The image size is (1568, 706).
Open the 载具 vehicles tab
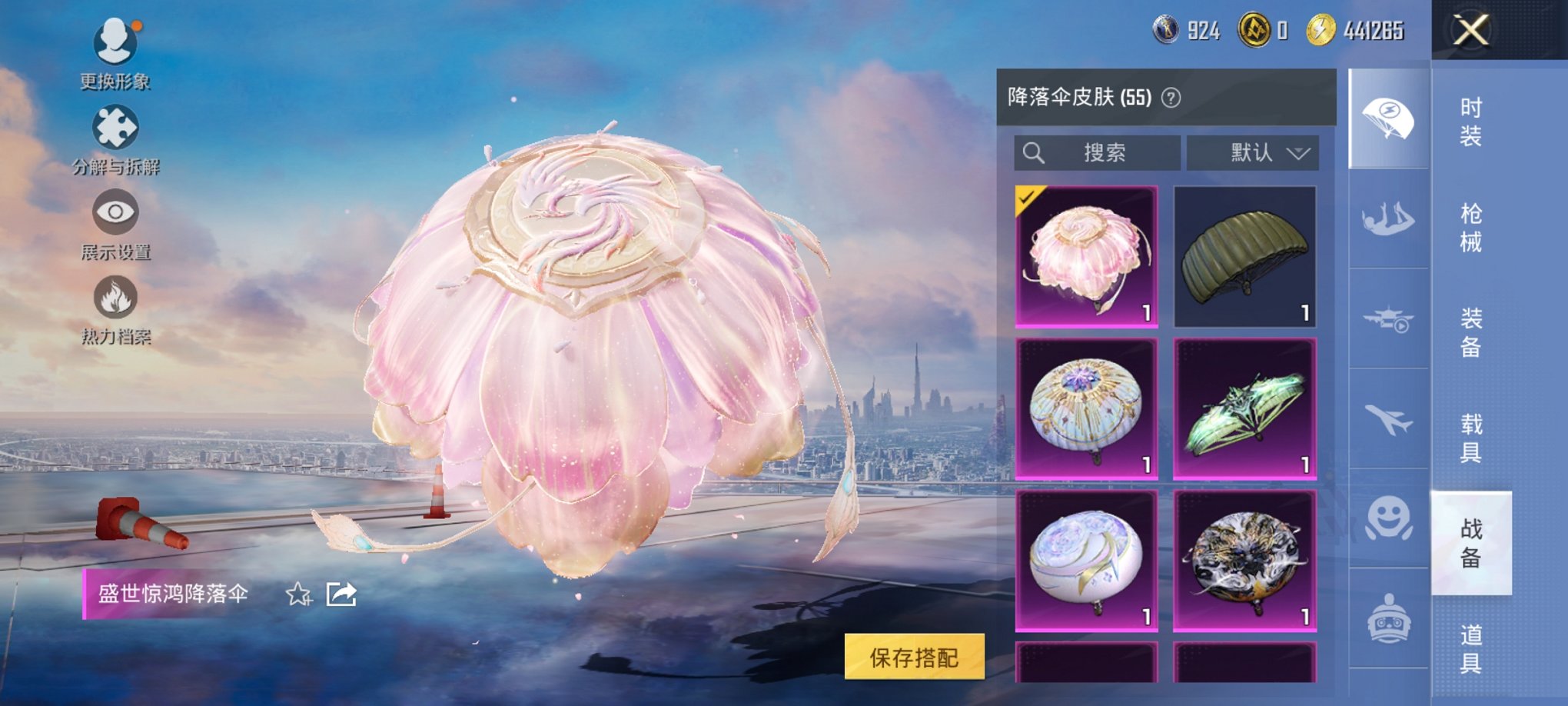point(1471,438)
